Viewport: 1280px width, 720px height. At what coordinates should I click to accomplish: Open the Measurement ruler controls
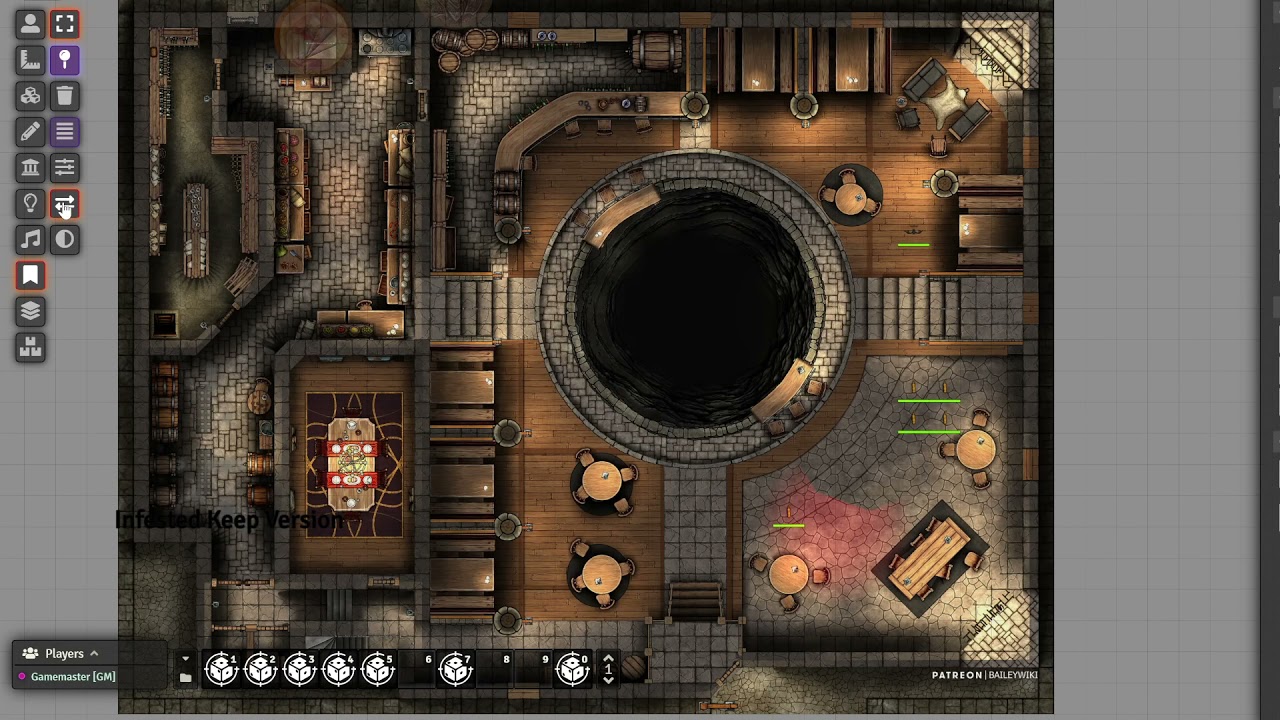pyautogui.click(x=30, y=60)
